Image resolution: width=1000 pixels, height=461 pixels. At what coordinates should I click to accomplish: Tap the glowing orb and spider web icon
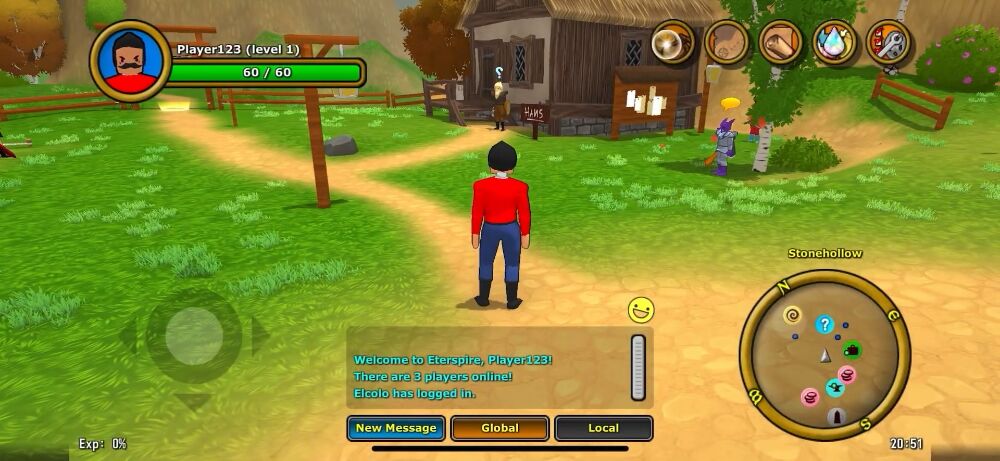673,43
